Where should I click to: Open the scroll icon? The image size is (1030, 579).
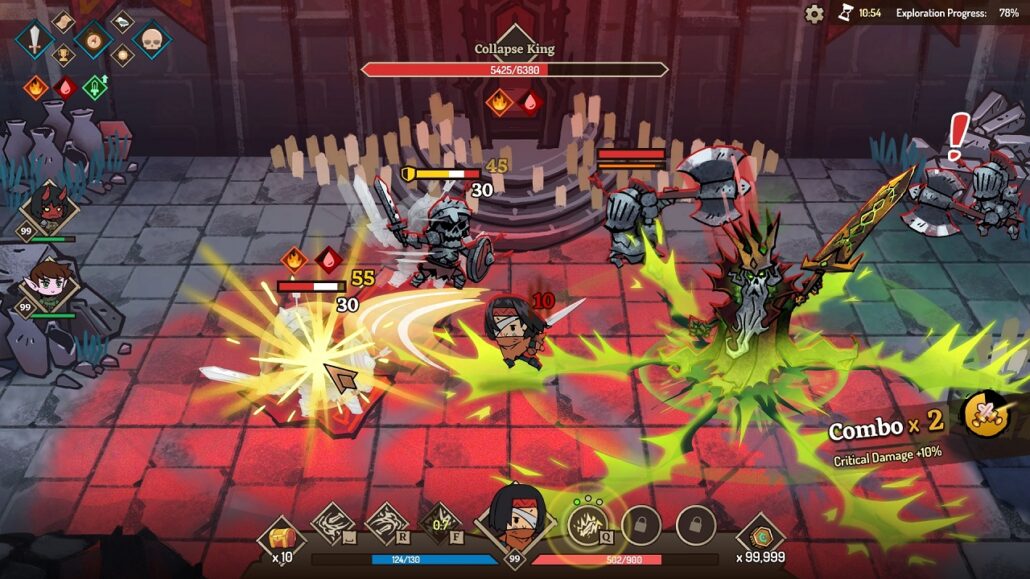point(63,21)
